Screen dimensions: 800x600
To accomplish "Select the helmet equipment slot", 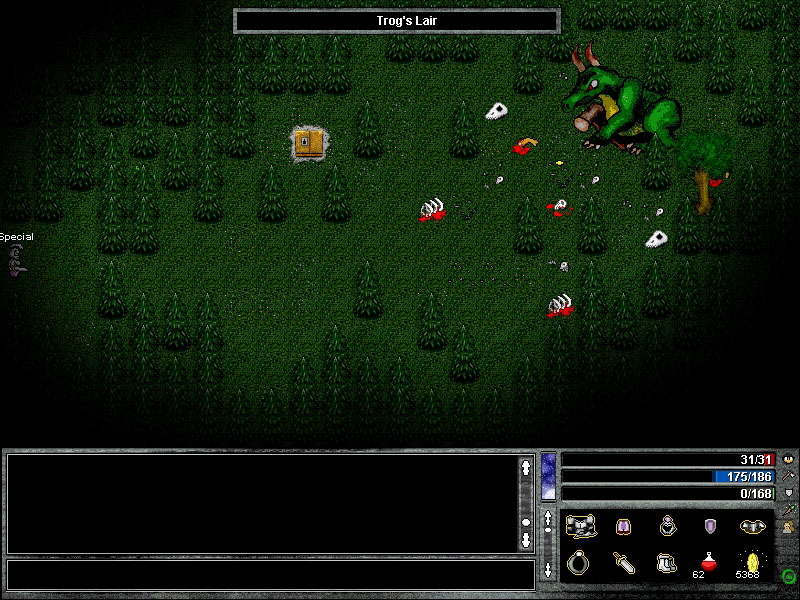I will click(667, 526).
